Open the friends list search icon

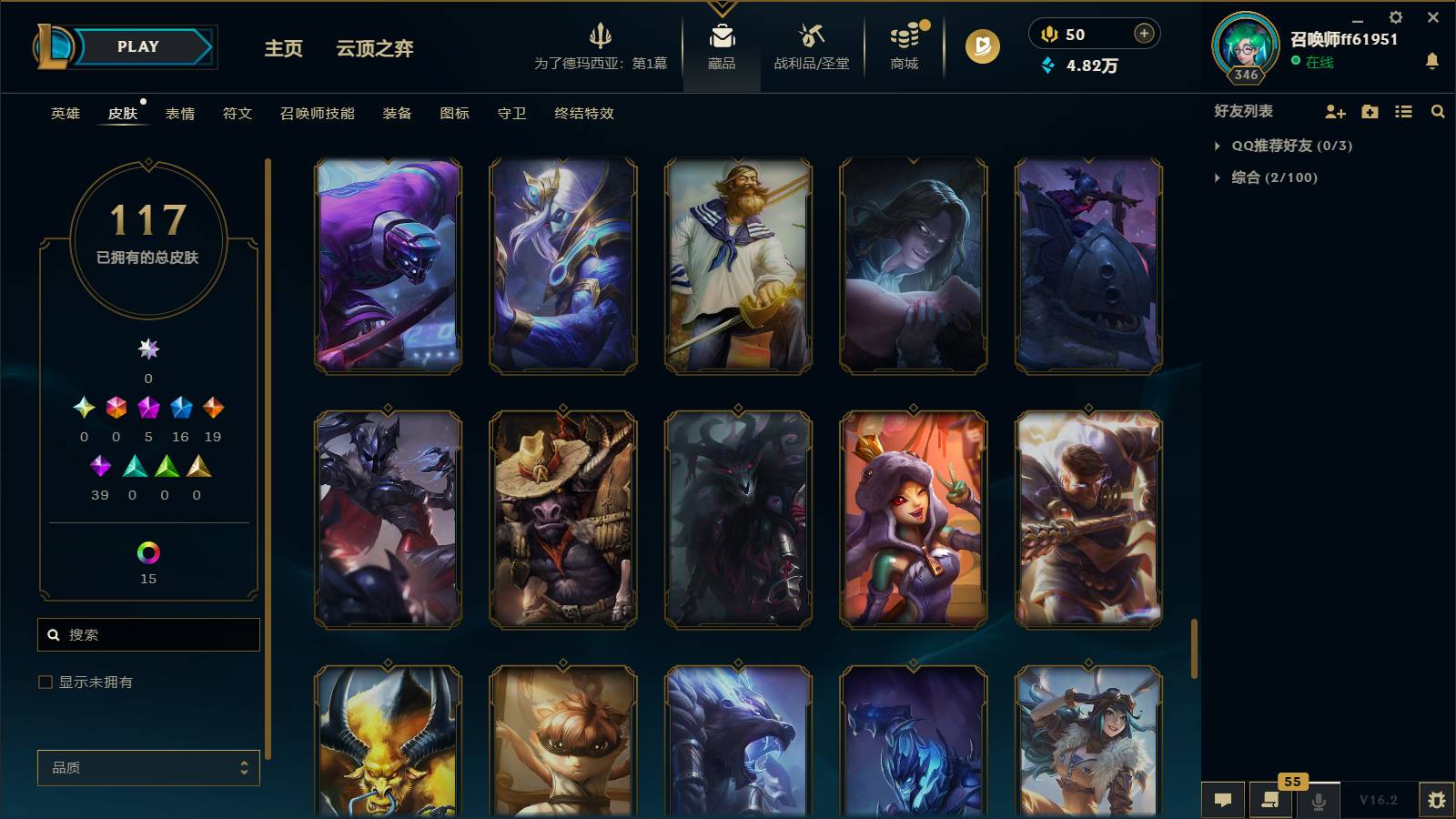1438,111
